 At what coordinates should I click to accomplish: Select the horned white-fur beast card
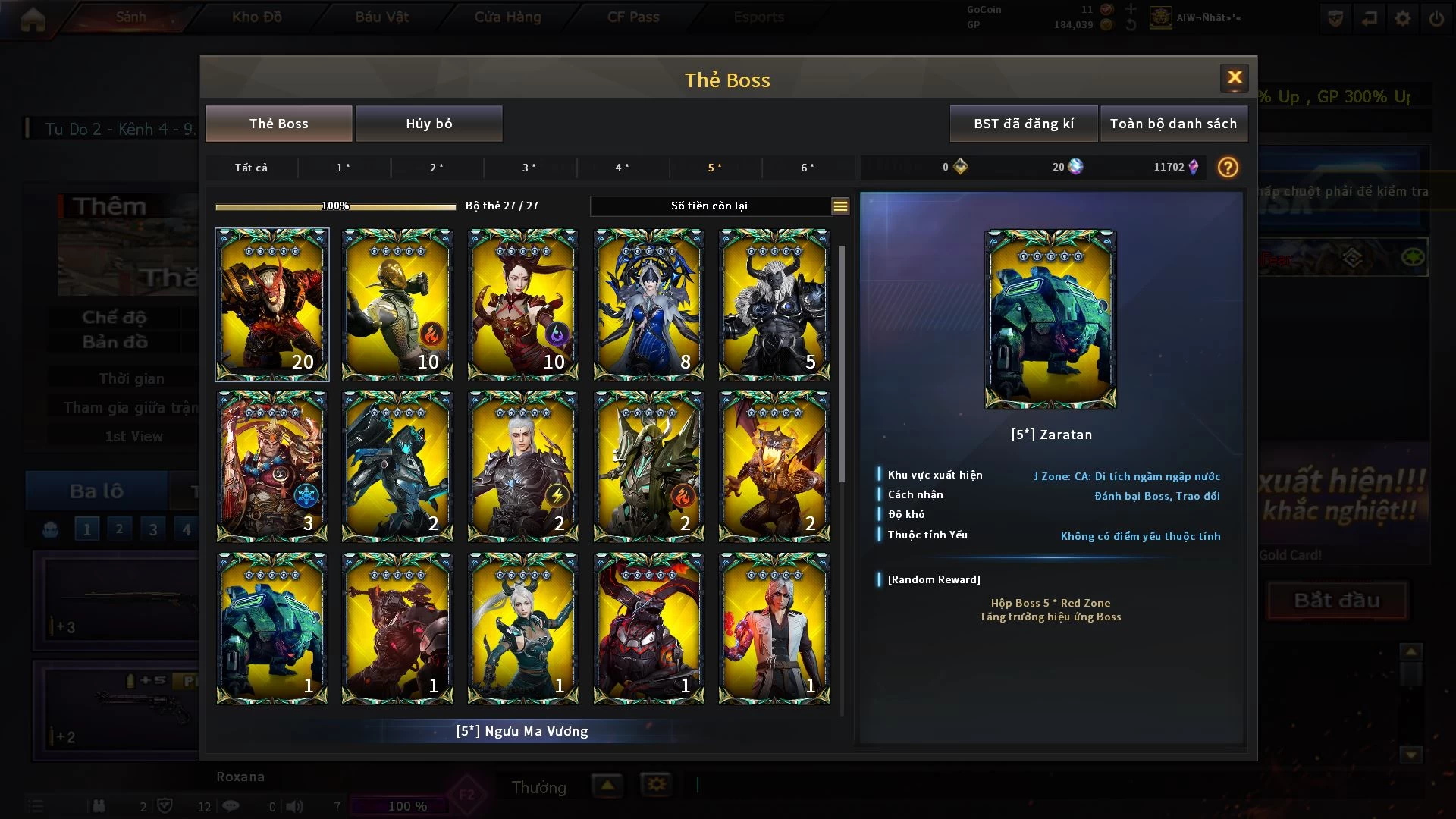[773, 304]
